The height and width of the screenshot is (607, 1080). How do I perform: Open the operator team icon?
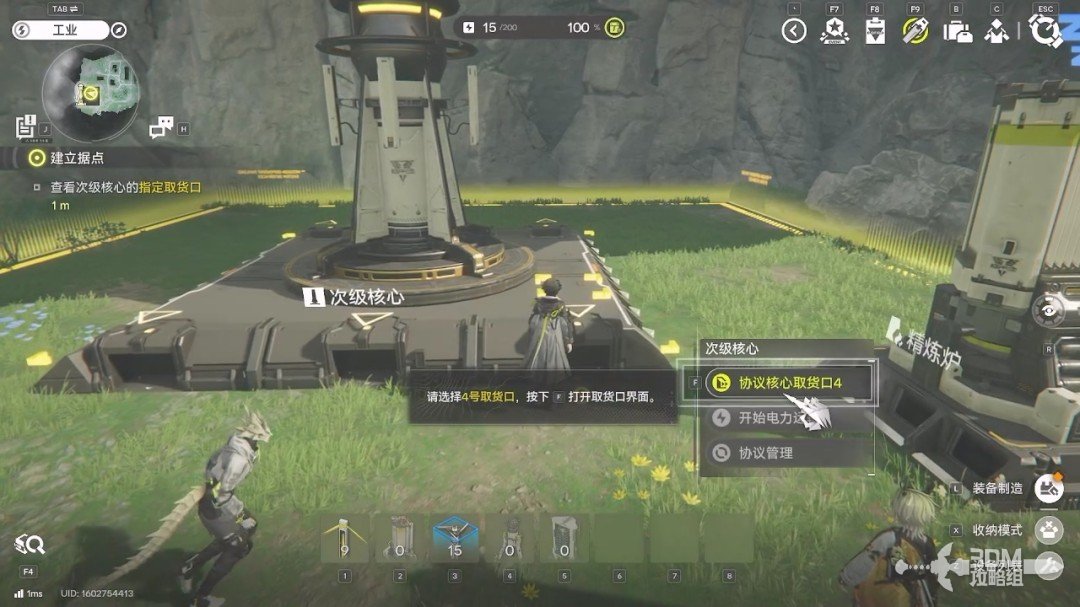pos(996,31)
